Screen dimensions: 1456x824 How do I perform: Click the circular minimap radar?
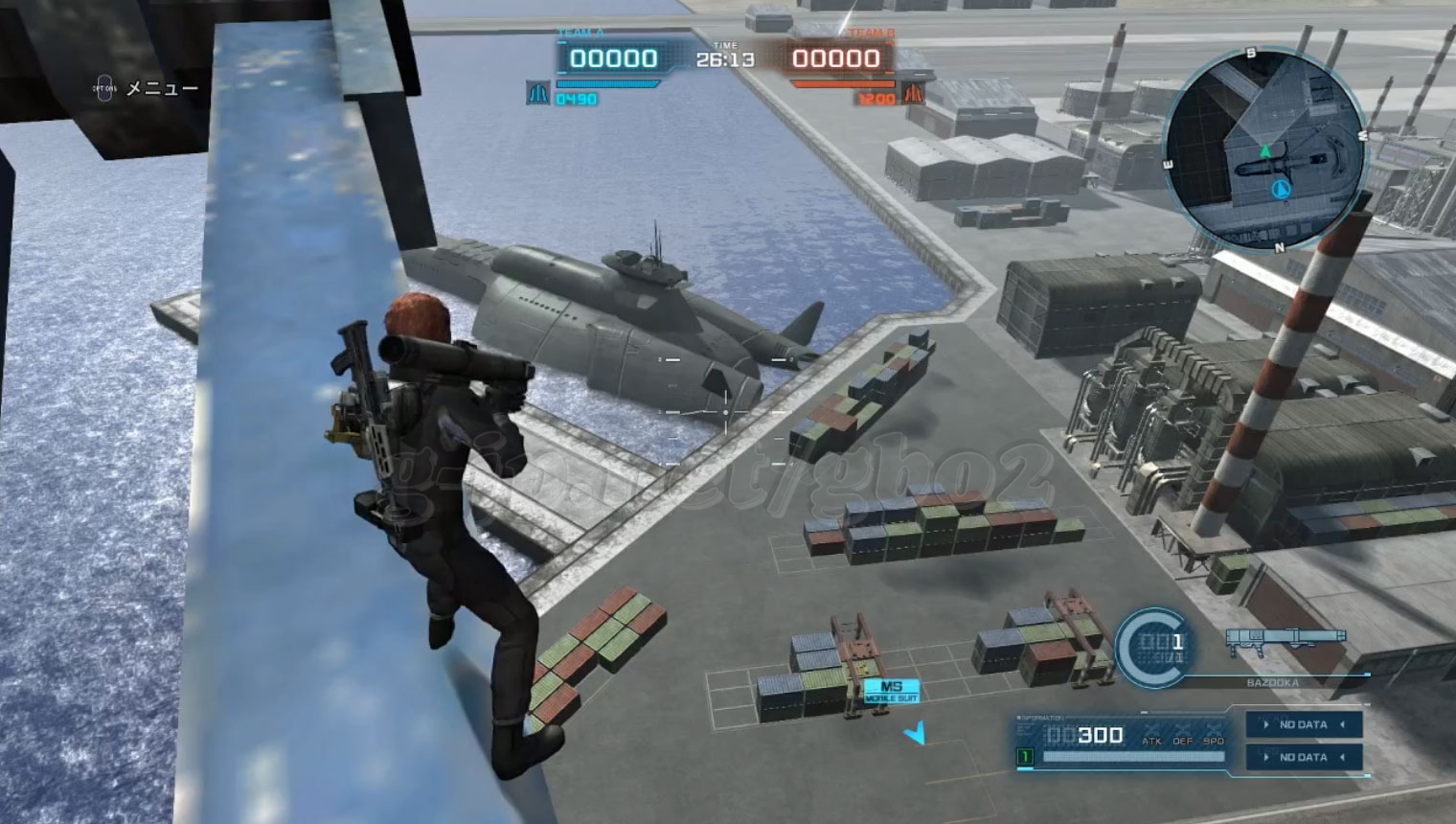(1264, 149)
